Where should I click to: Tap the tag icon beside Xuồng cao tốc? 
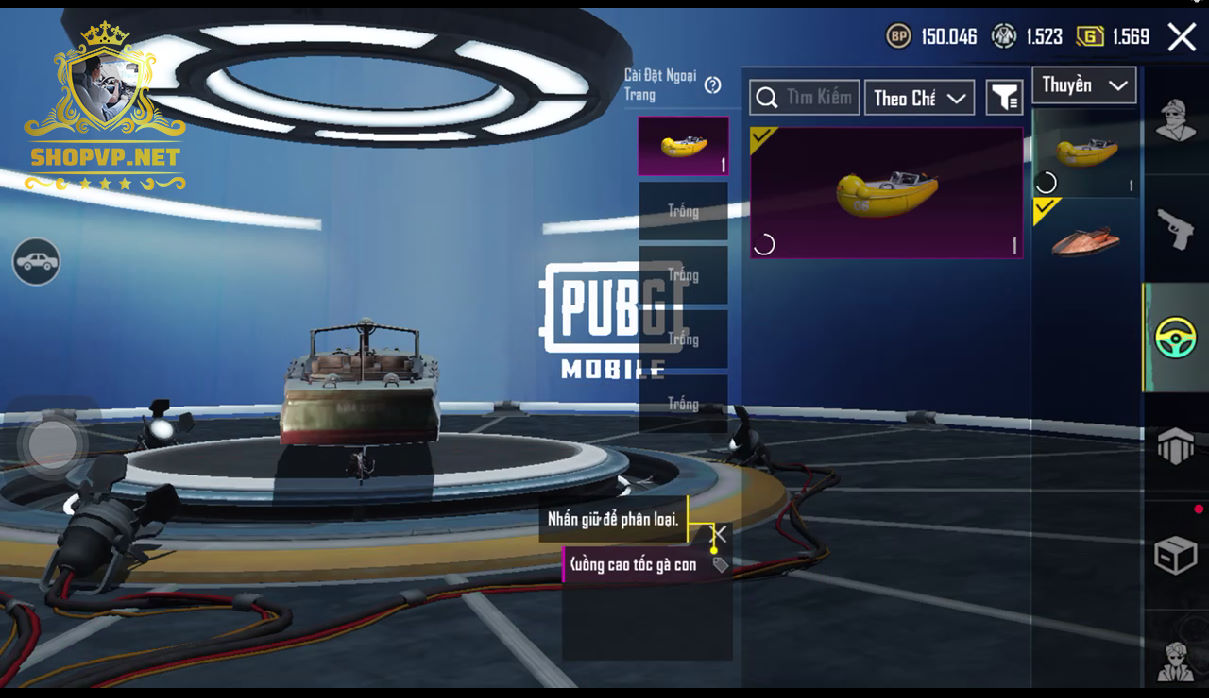(719, 565)
